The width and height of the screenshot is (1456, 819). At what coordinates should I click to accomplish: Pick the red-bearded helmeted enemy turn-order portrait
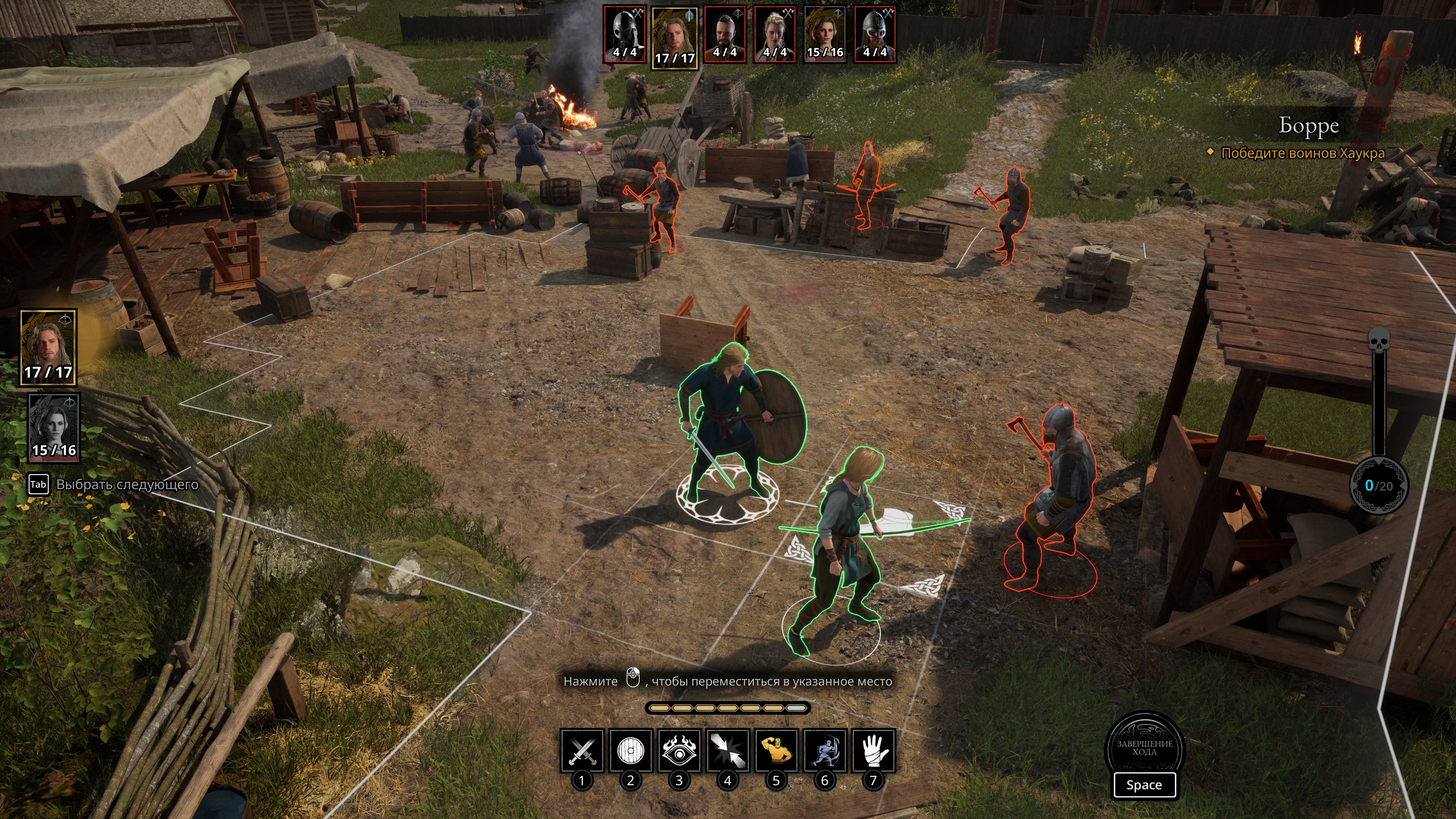pos(875,34)
